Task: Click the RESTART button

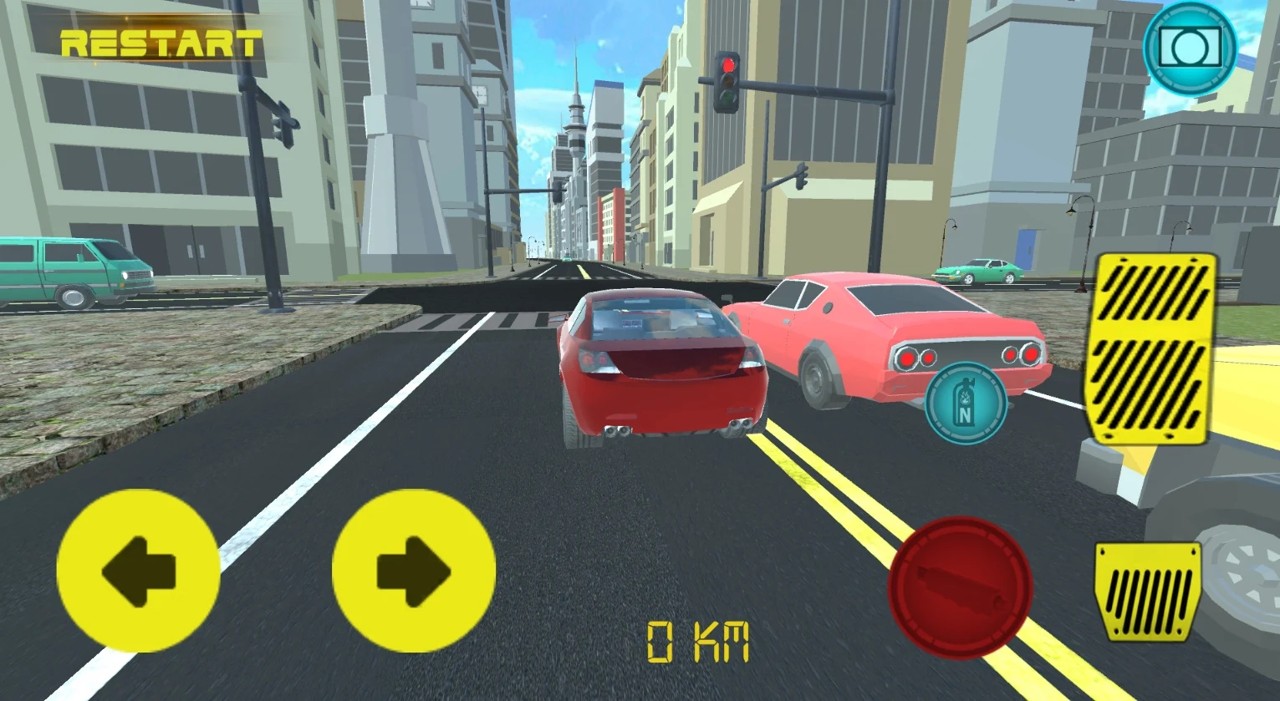Action: 161,44
